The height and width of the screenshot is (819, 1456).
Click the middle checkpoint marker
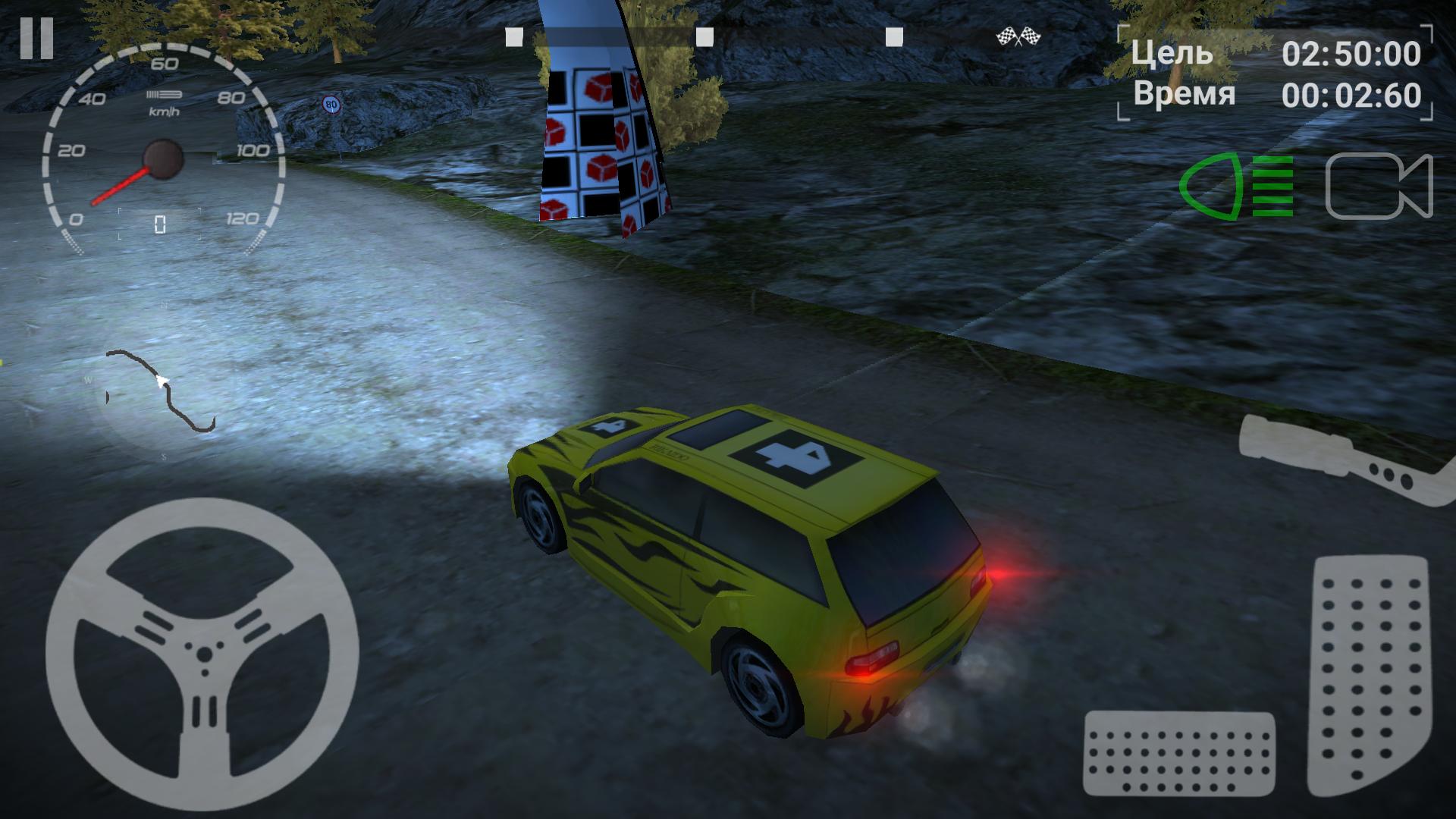click(705, 33)
